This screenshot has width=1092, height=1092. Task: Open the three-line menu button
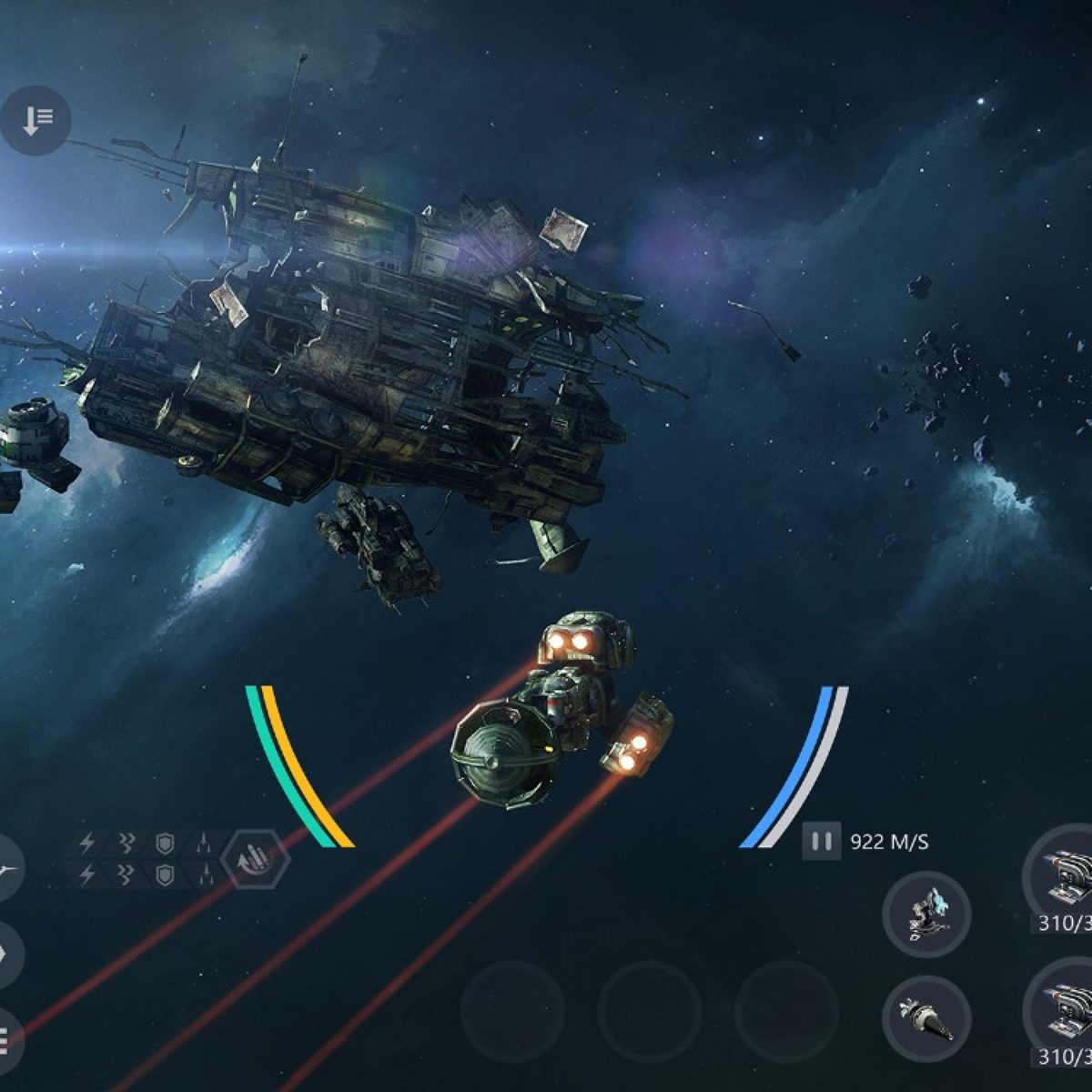point(5,1037)
